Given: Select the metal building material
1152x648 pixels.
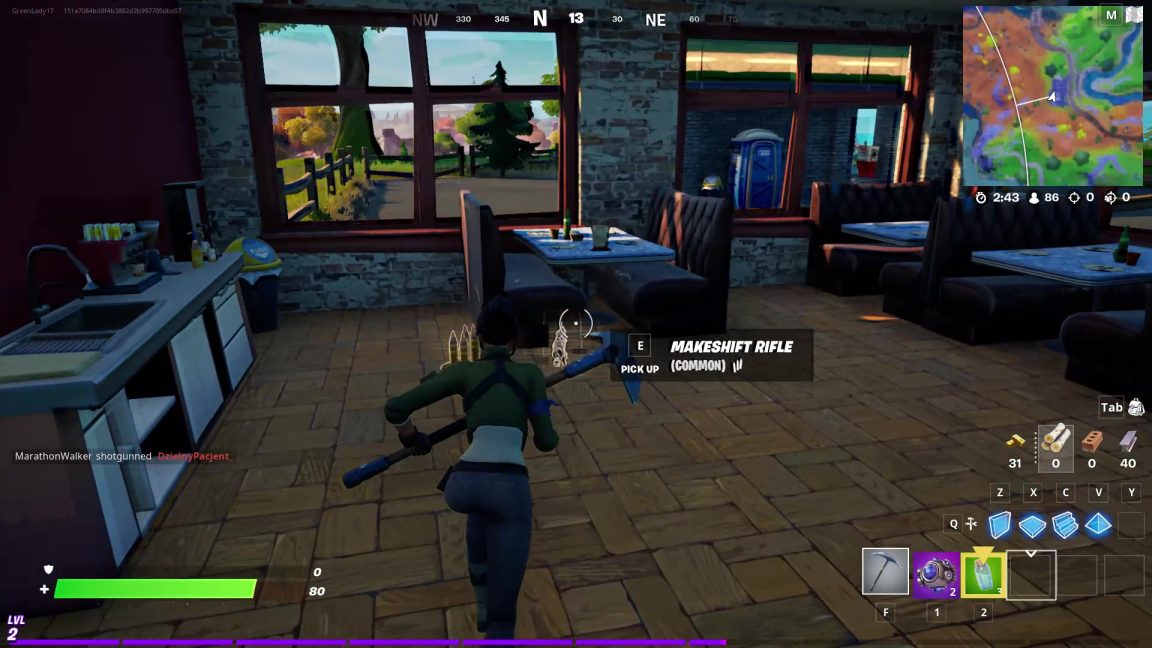Looking at the screenshot, I should click(1129, 439).
